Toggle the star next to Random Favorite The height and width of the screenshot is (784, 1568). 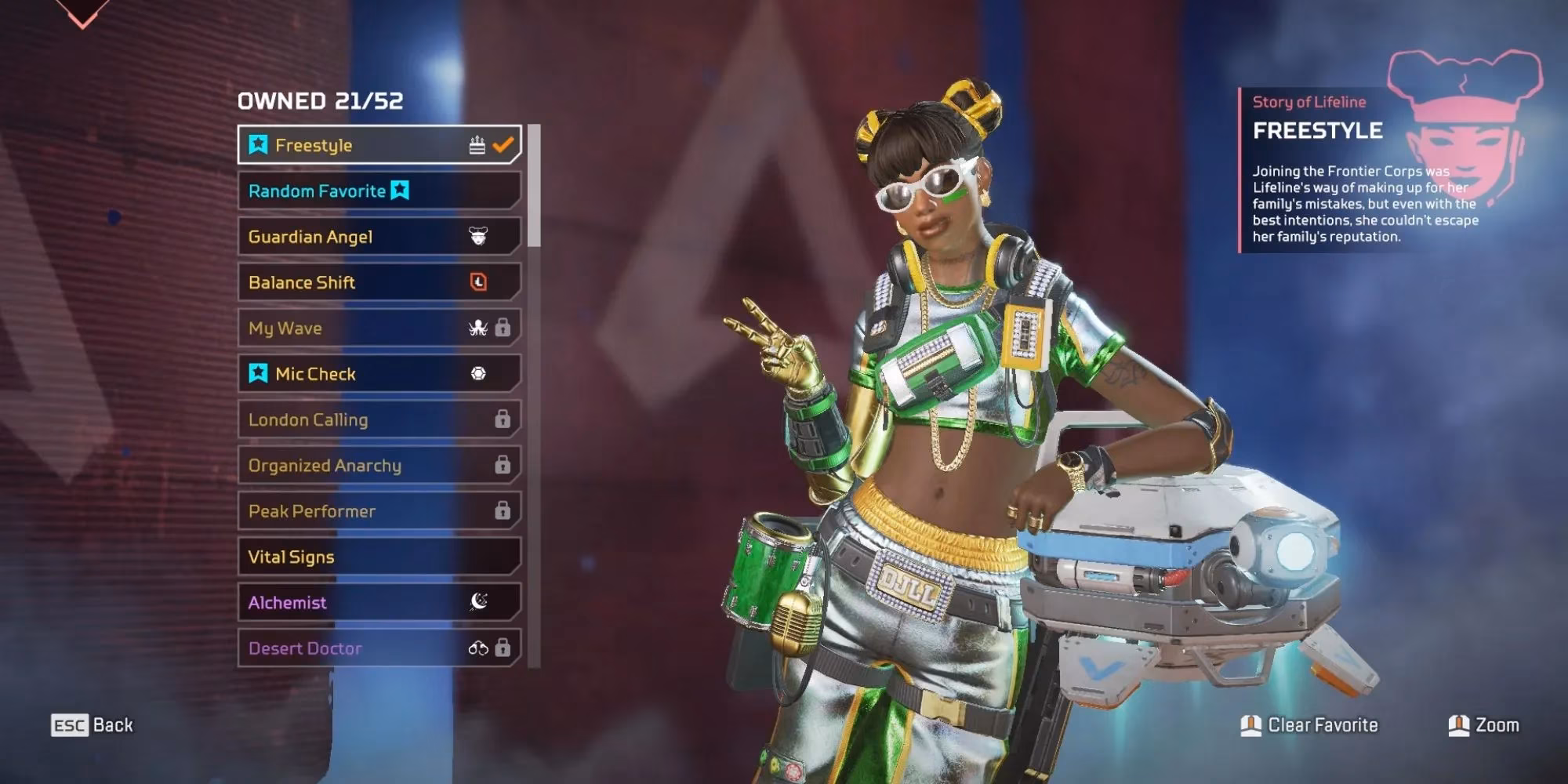tap(398, 189)
